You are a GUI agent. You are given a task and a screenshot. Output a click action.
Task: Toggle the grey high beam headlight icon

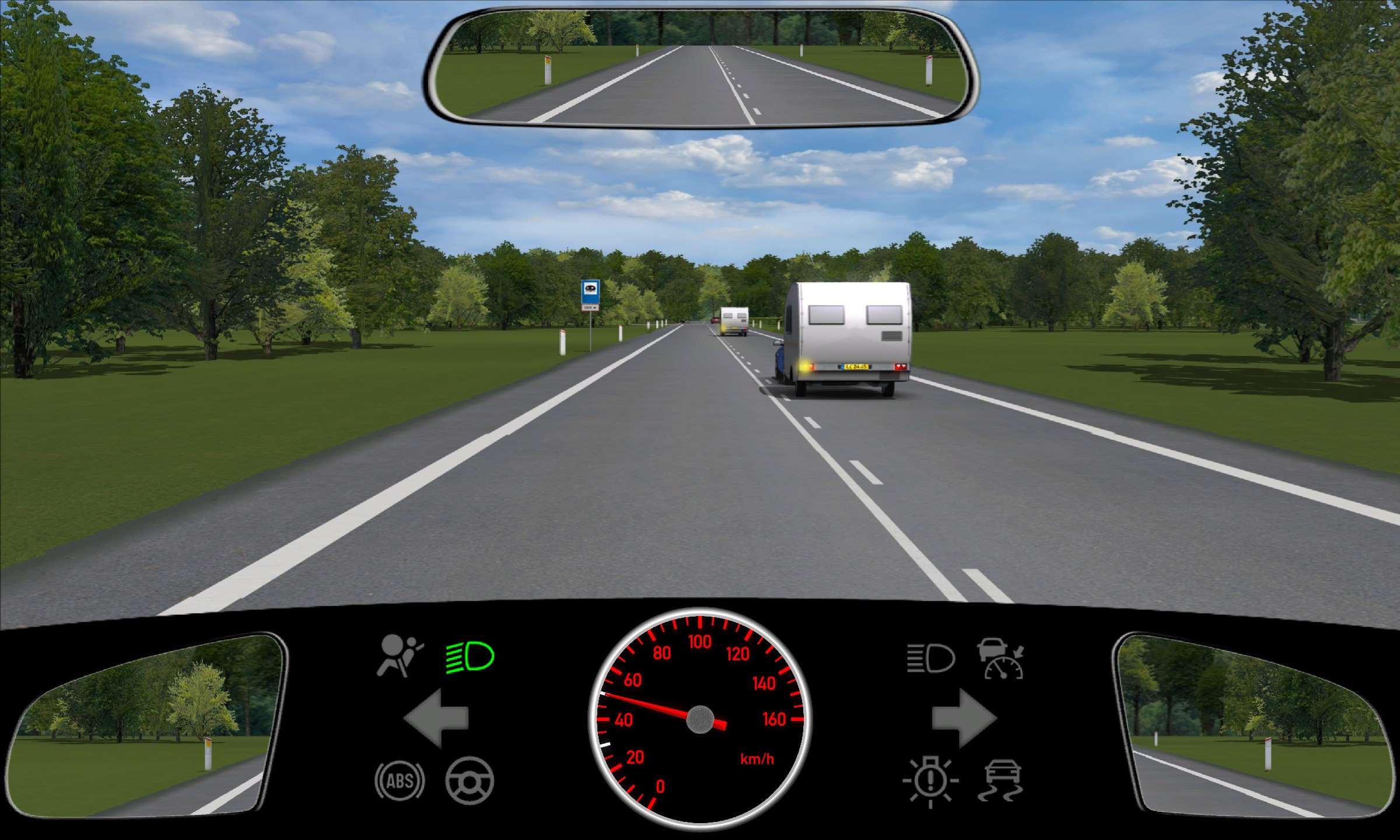930,658
